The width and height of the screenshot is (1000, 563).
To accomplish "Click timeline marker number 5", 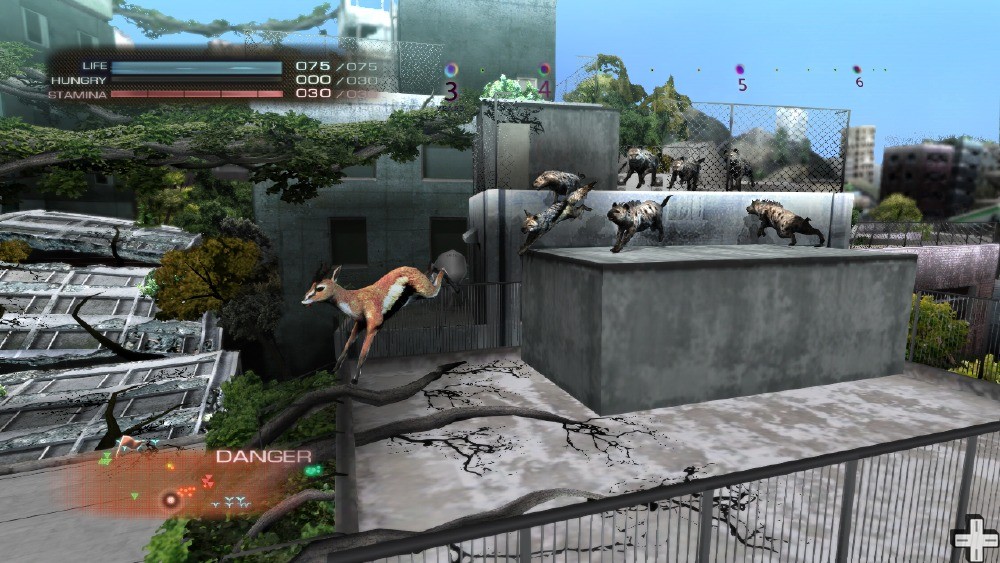I will [741, 70].
